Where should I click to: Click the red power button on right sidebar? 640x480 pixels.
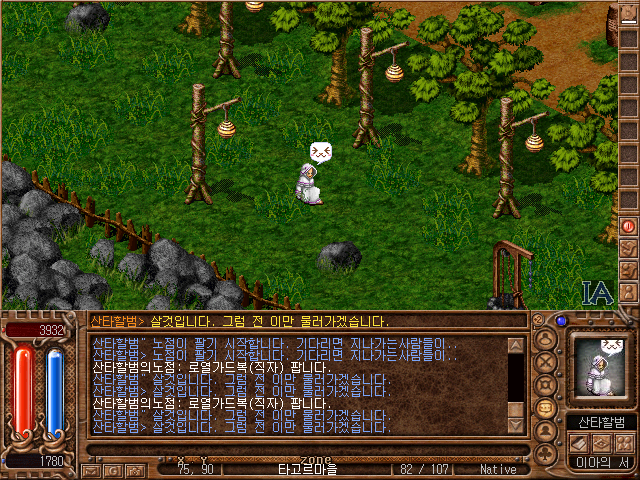(x=629, y=226)
